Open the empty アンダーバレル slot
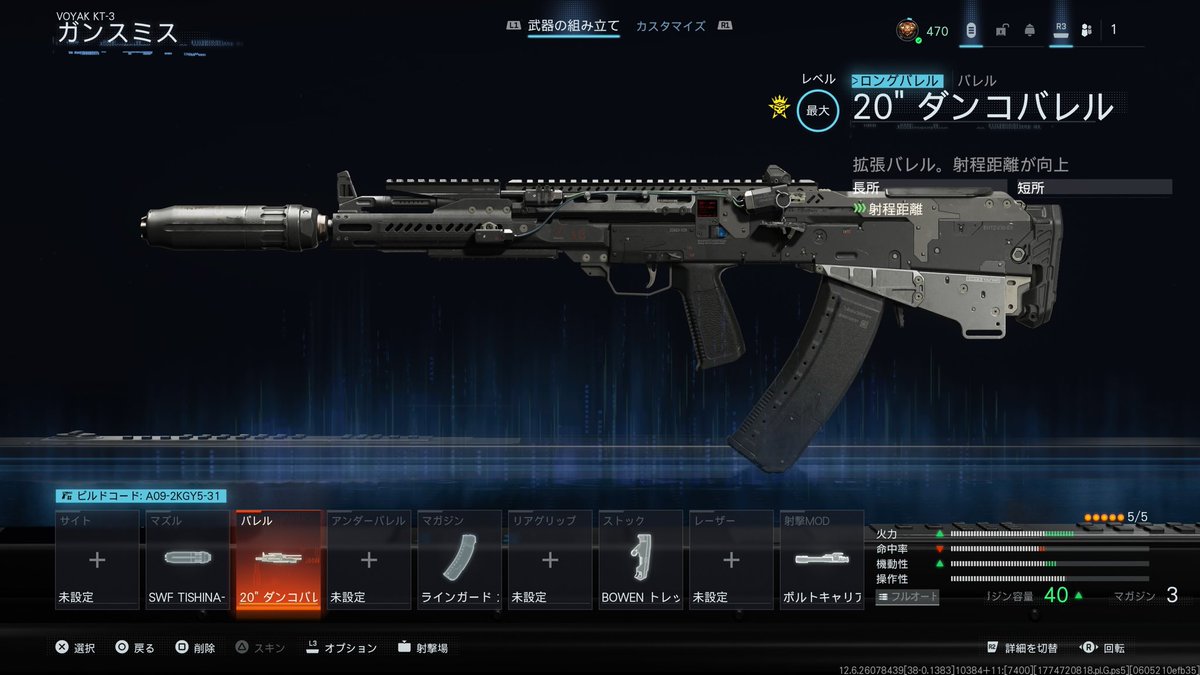1200x675 pixels. (368, 560)
